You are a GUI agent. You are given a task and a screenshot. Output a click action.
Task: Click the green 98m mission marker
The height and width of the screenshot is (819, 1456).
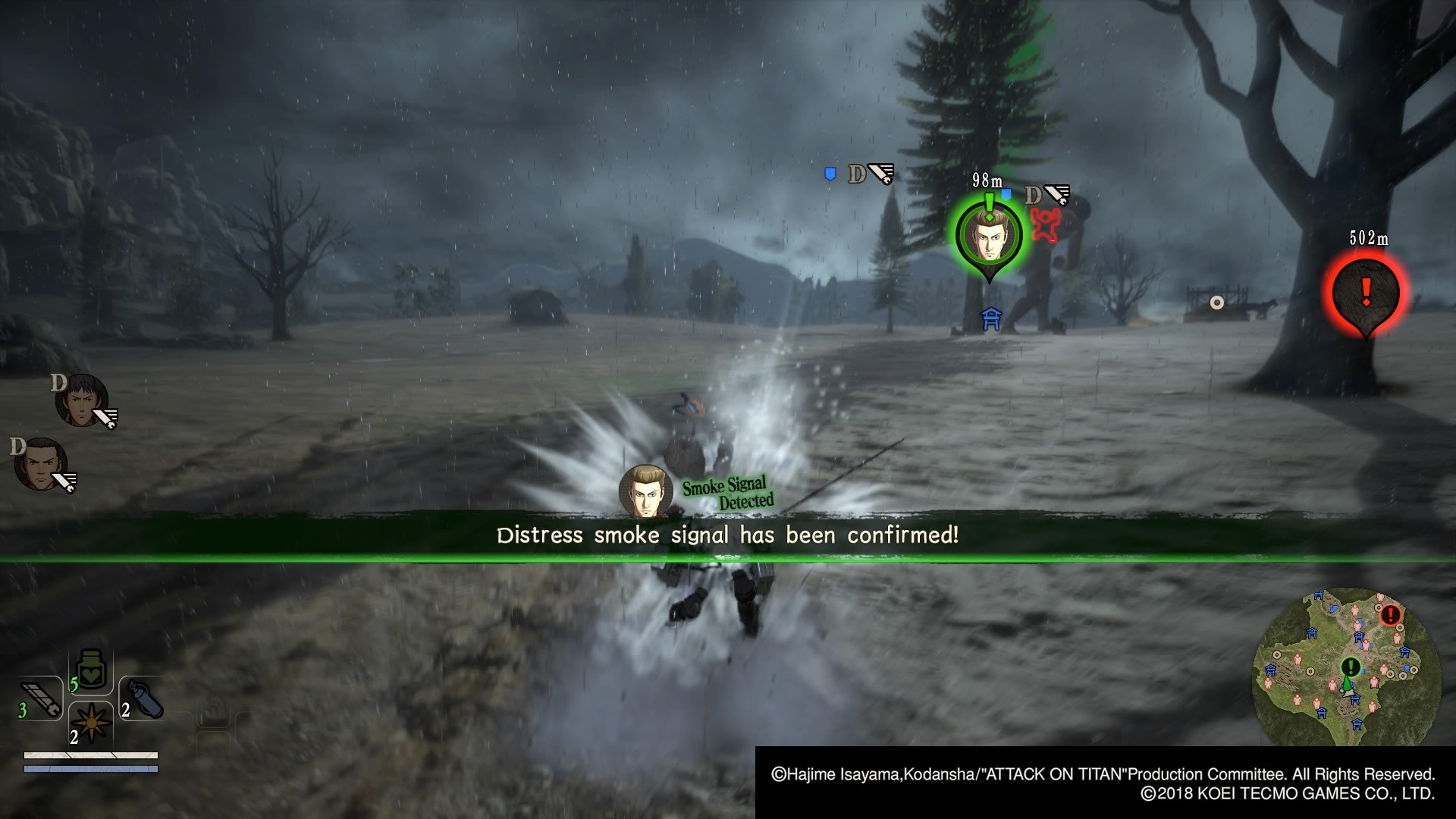[990, 235]
